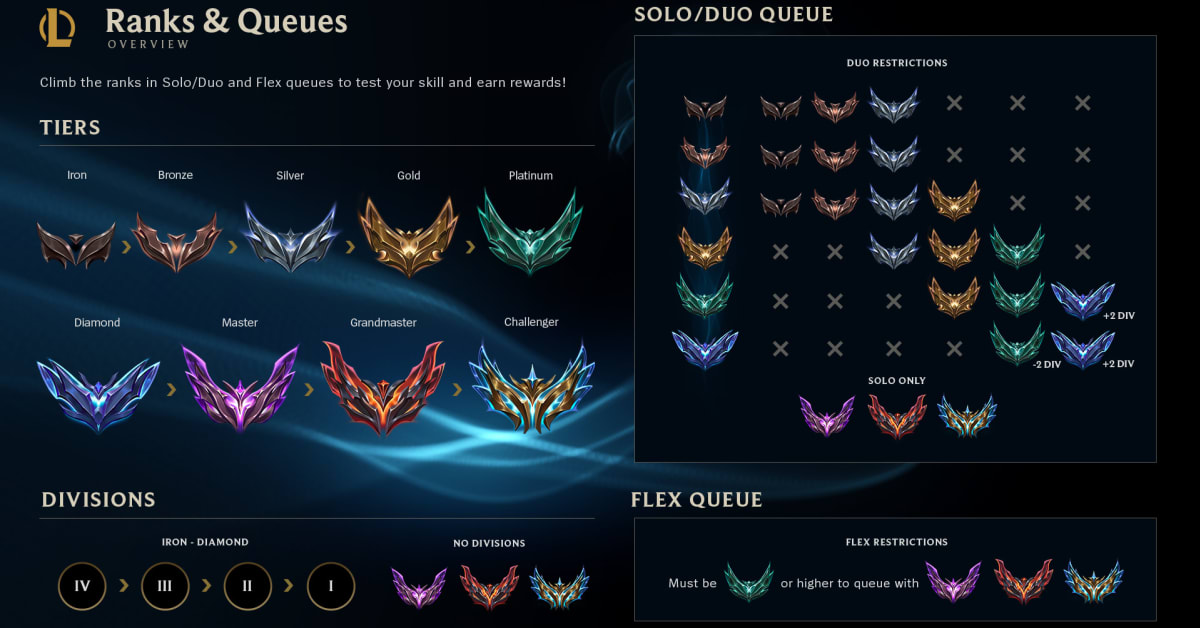Click the League of Legends logo
Image resolution: width=1200 pixels, height=628 pixels.
pyautogui.click(x=57, y=27)
